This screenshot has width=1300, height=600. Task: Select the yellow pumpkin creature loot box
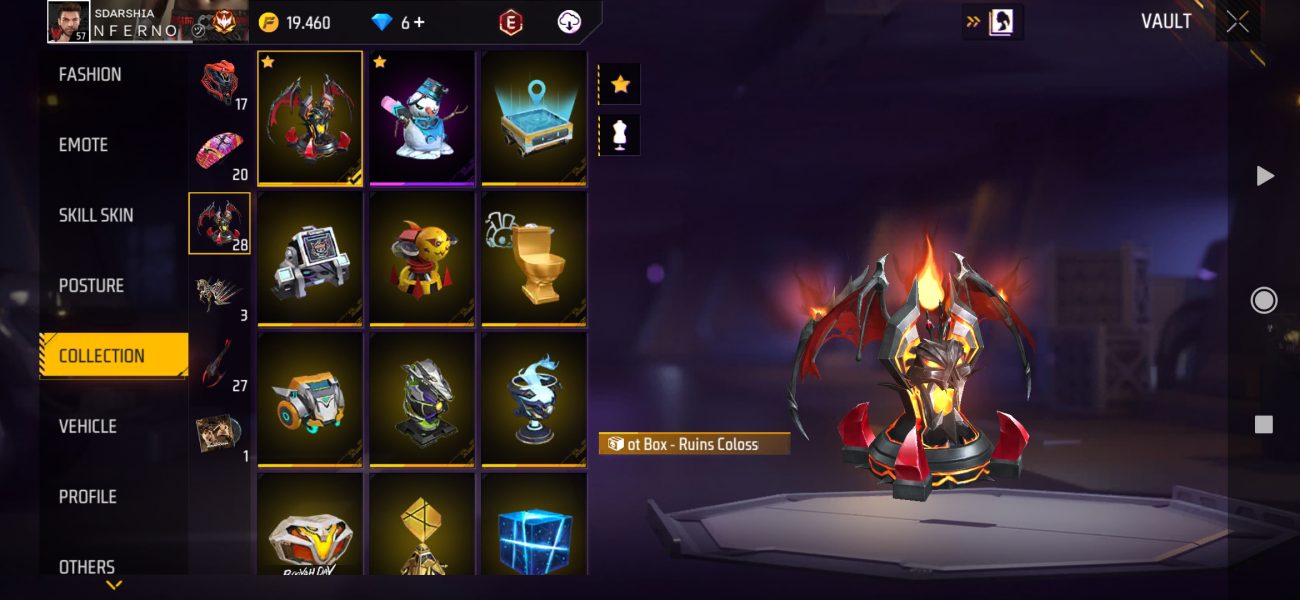(422, 258)
